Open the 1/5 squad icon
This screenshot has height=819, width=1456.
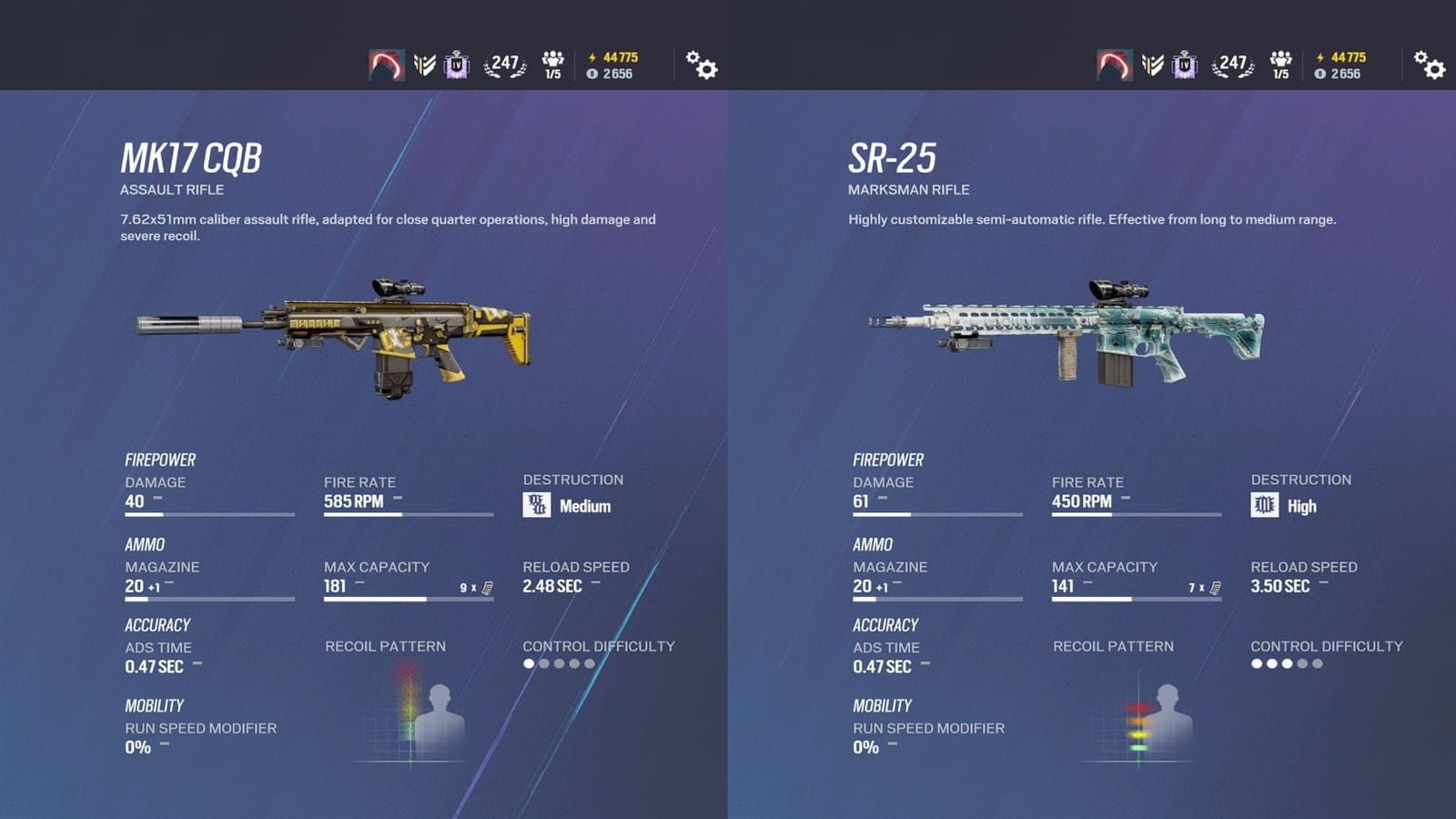553,64
